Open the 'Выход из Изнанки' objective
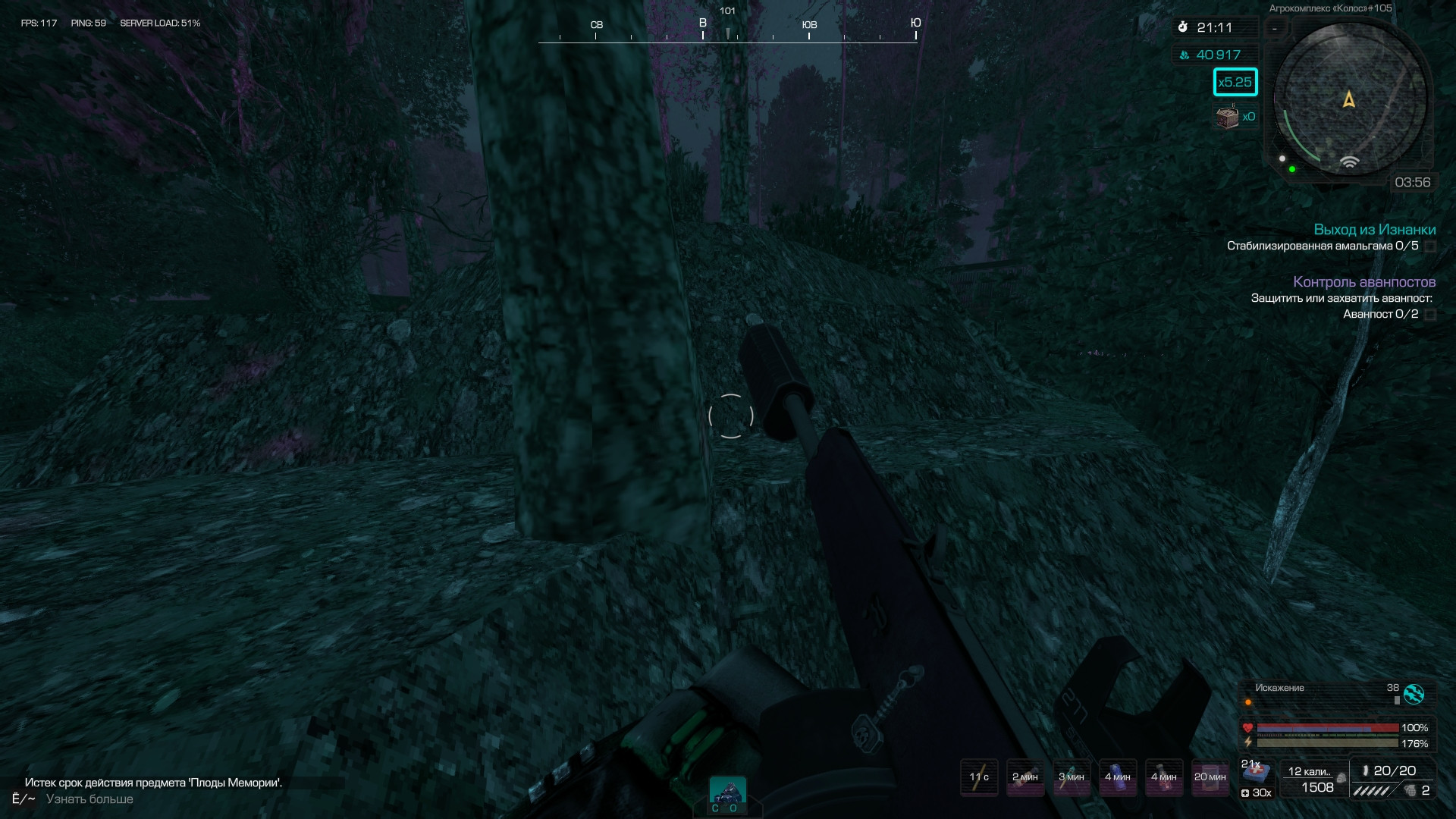The image size is (1456, 819). 1374,230
